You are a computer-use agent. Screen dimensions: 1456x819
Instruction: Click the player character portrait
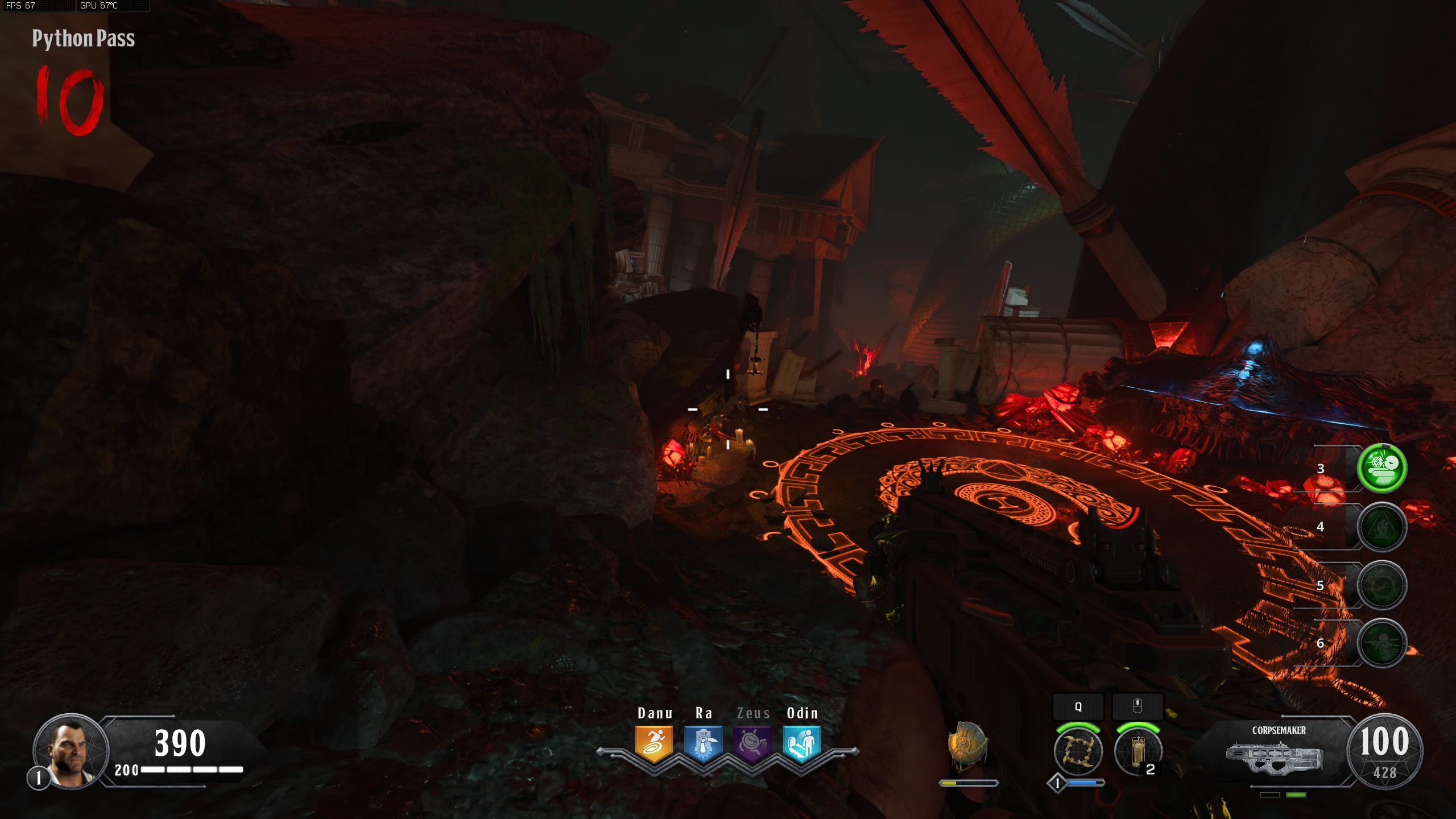coord(71,750)
